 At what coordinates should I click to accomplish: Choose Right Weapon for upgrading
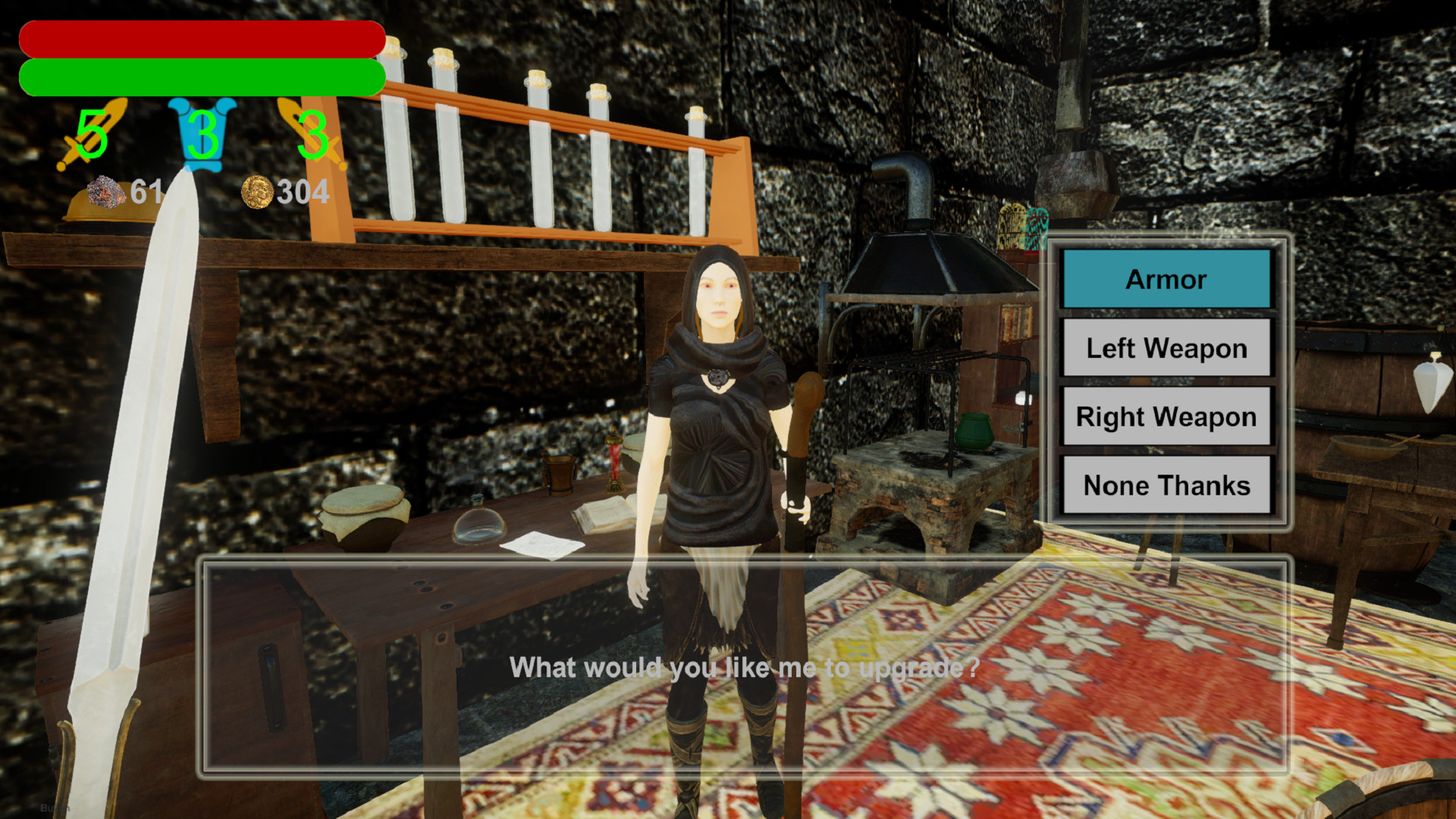(1166, 416)
